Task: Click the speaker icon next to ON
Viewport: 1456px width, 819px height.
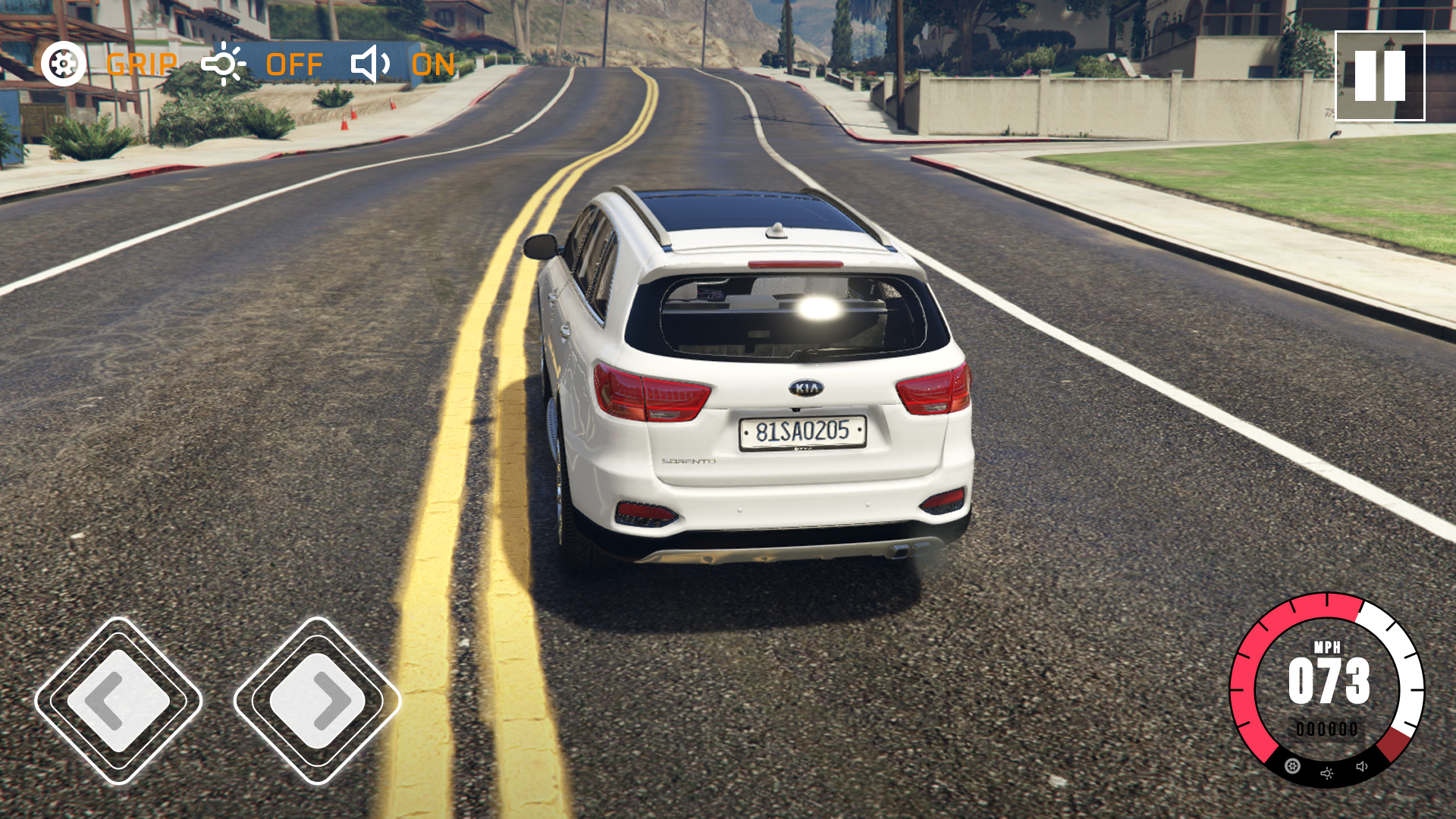Action: [x=369, y=64]
